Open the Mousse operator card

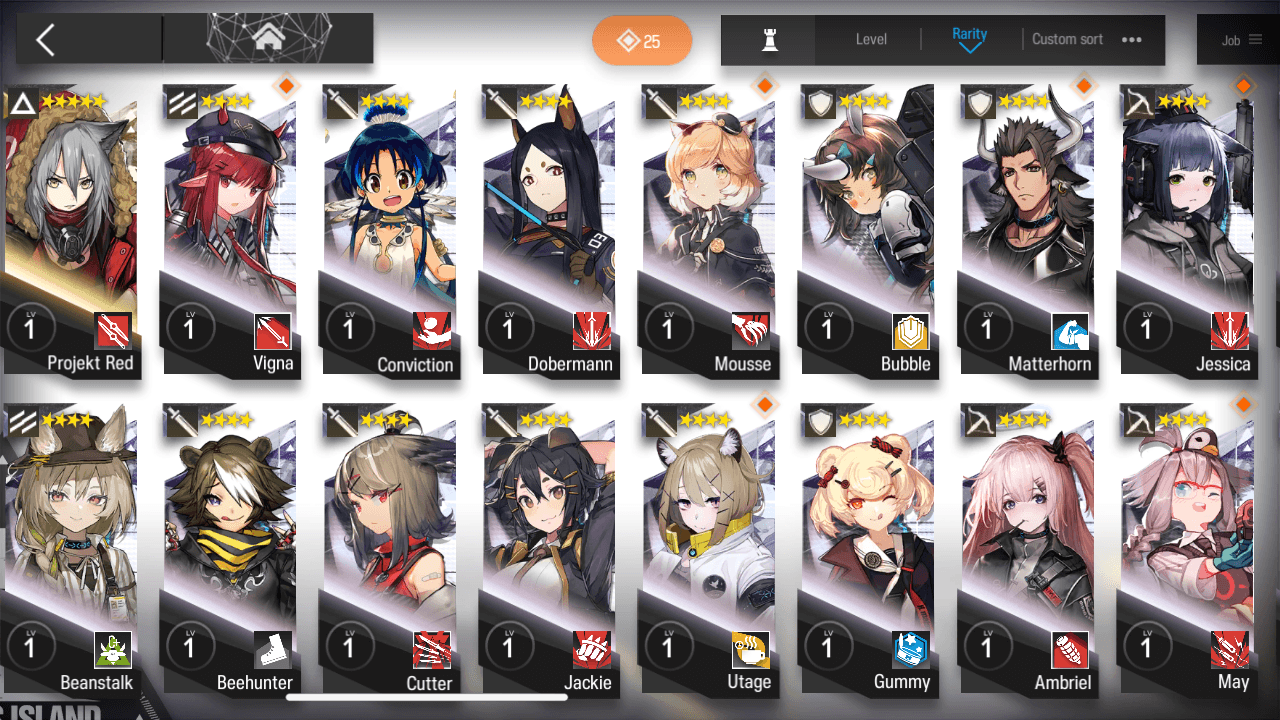click(x=708, y=230)
